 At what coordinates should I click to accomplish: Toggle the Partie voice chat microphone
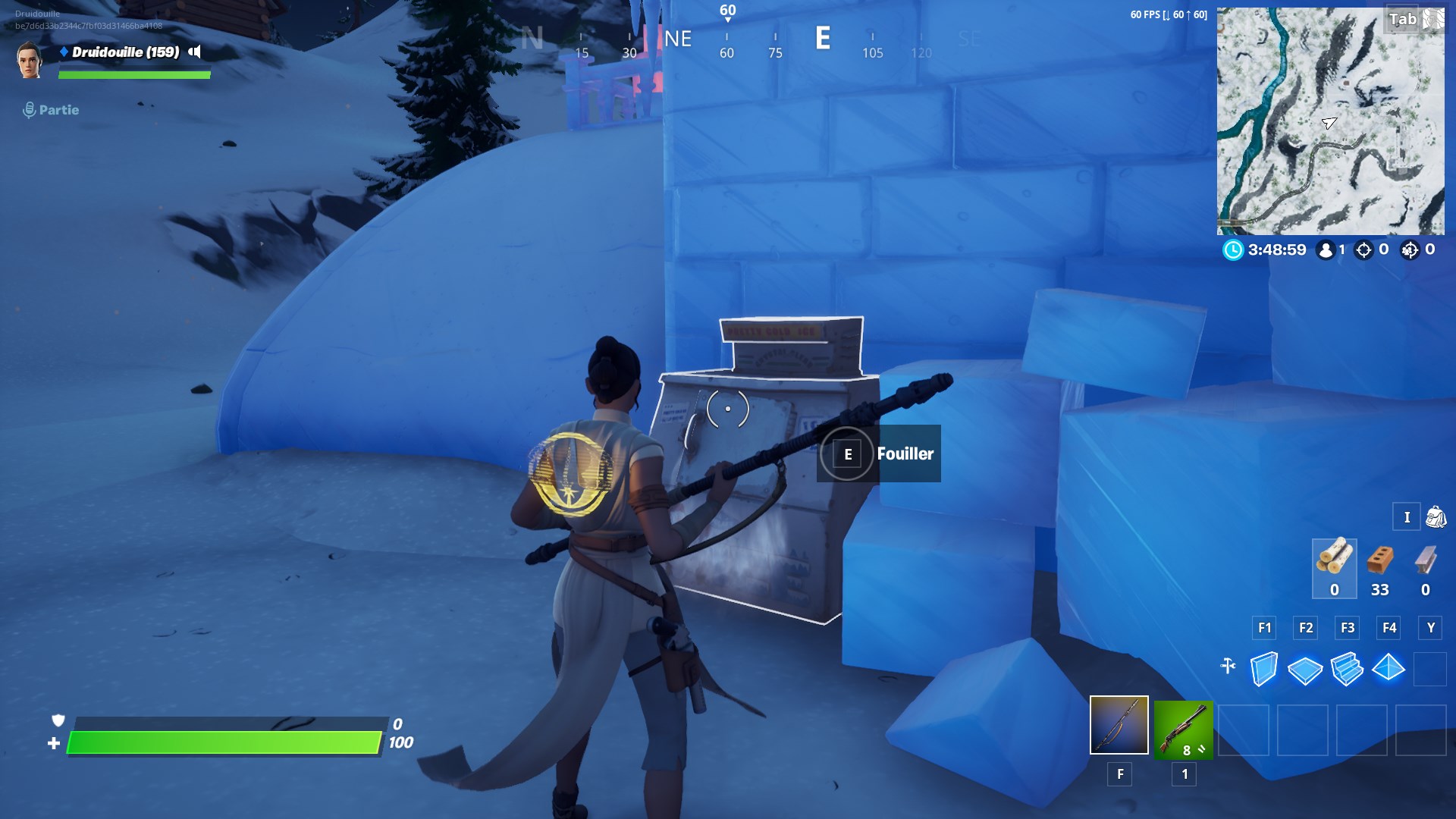pyautogui.click(x=29, y=109)
